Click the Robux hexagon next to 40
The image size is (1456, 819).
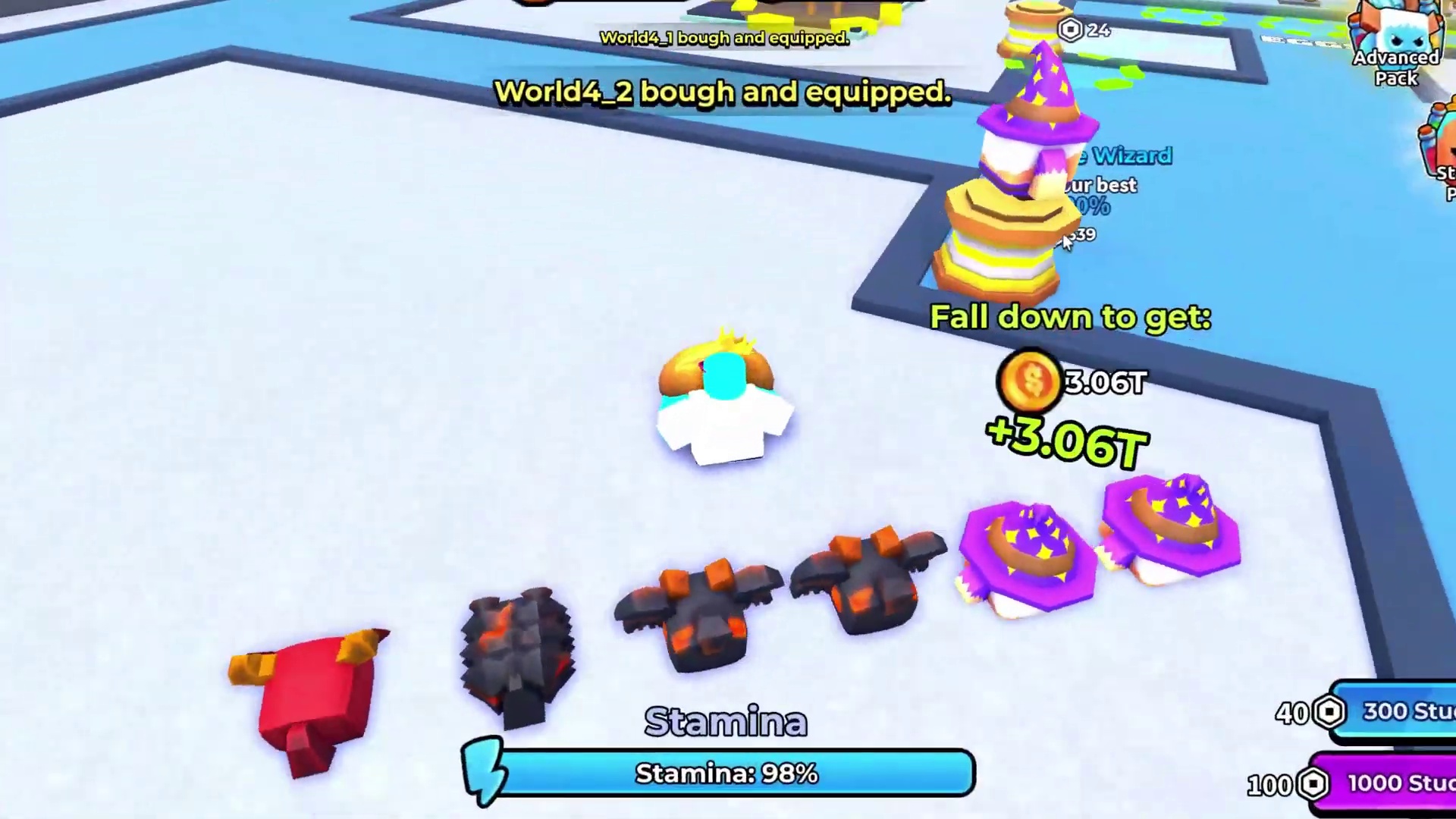[x=1329, y=711]
